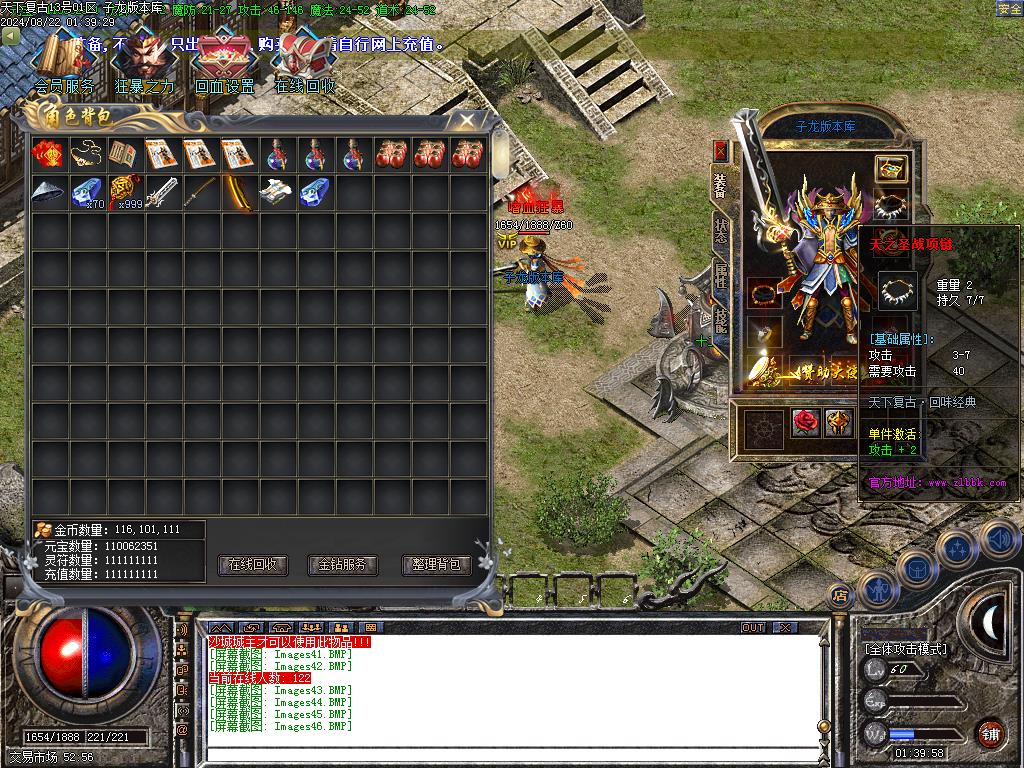Open 会员服务 member service icon

65,60
